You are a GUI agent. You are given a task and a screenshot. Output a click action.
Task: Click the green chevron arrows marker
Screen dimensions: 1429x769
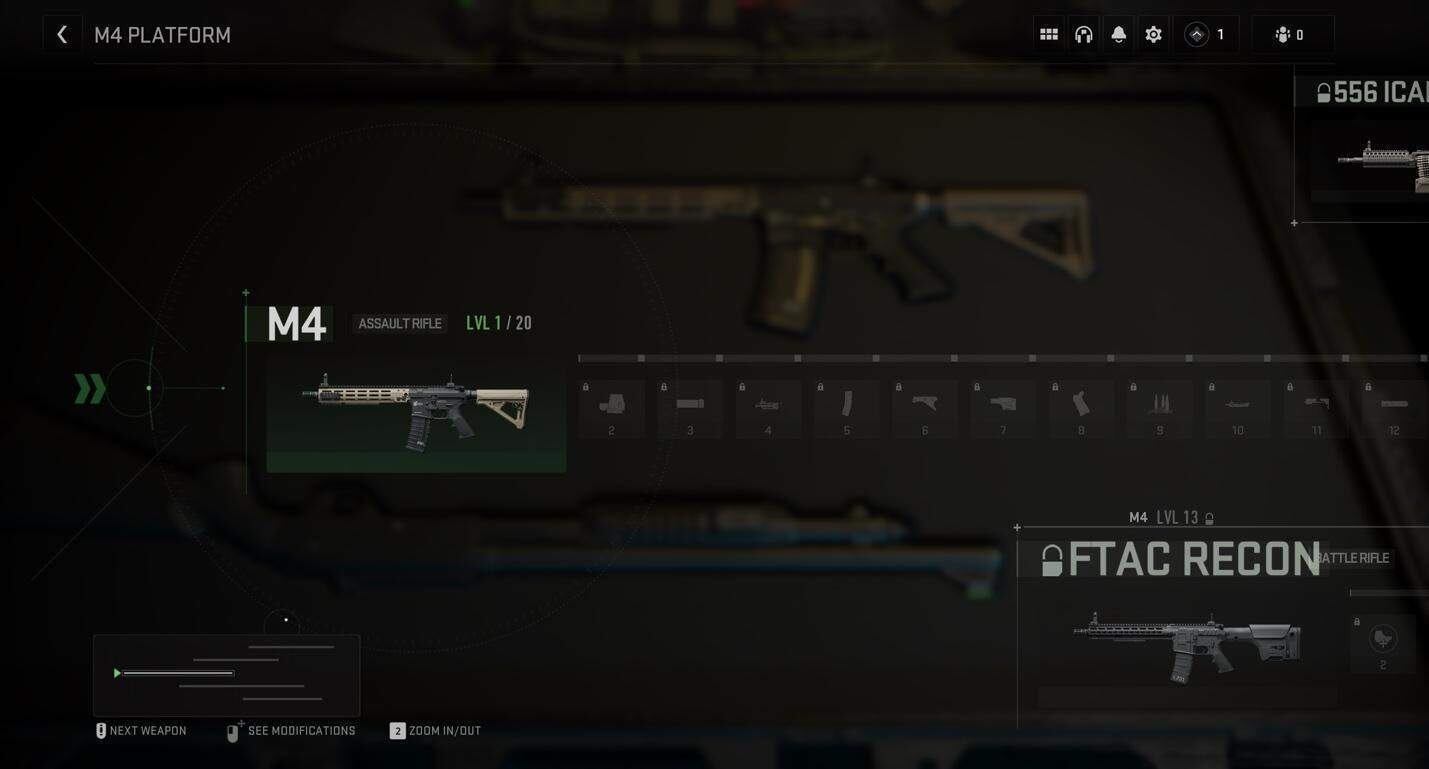coord(90,389)
